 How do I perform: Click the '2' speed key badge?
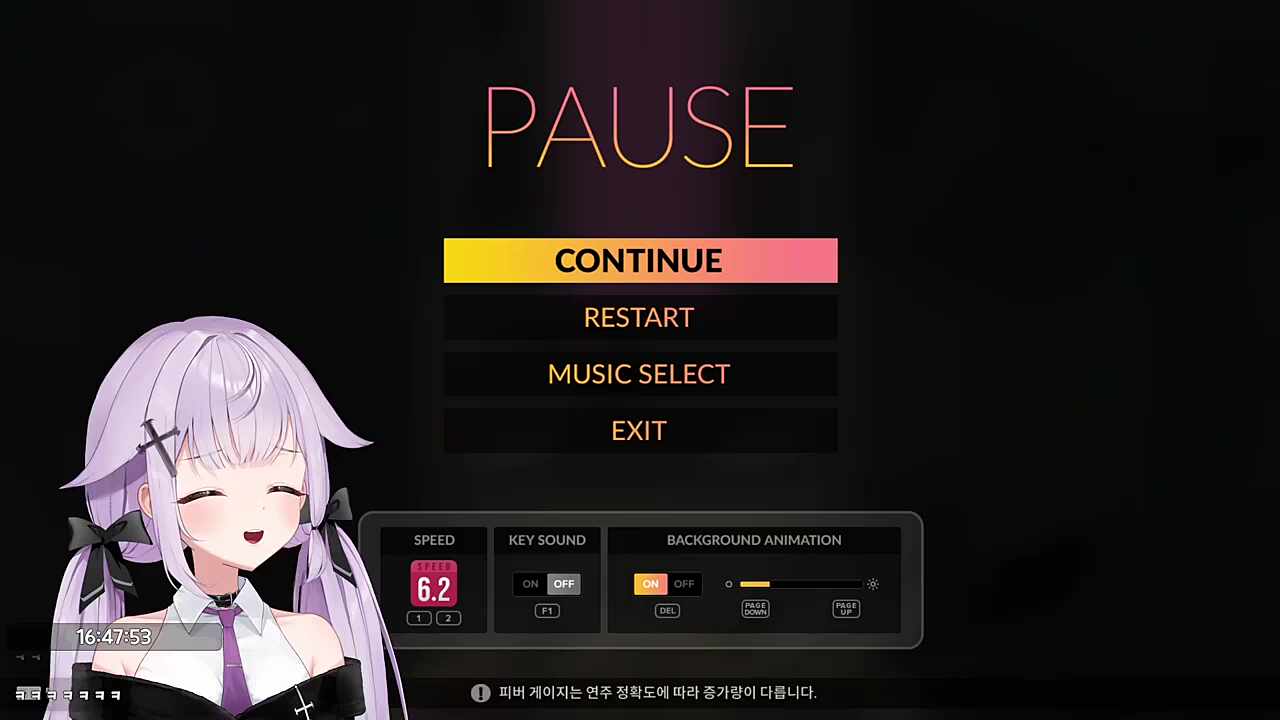click(447, 617)
